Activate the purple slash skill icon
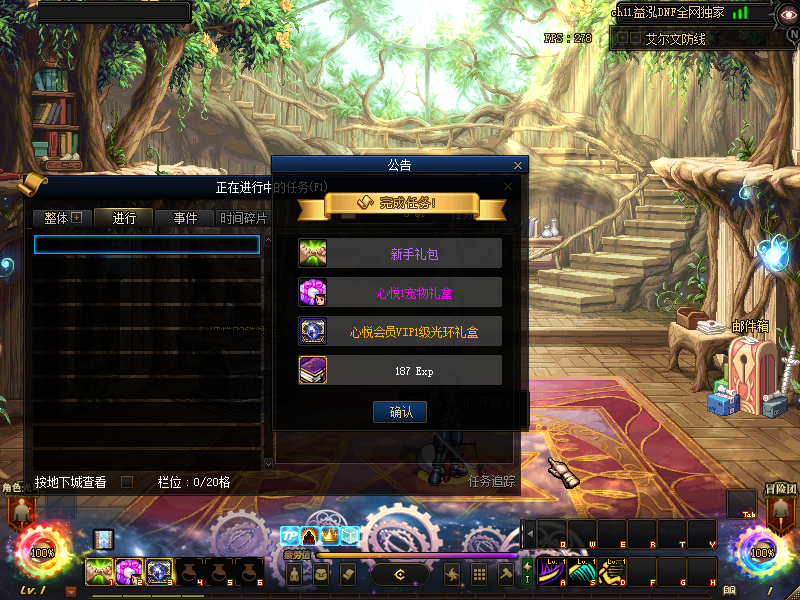Screen dimensions: 800x600 (x=551, y=571)
